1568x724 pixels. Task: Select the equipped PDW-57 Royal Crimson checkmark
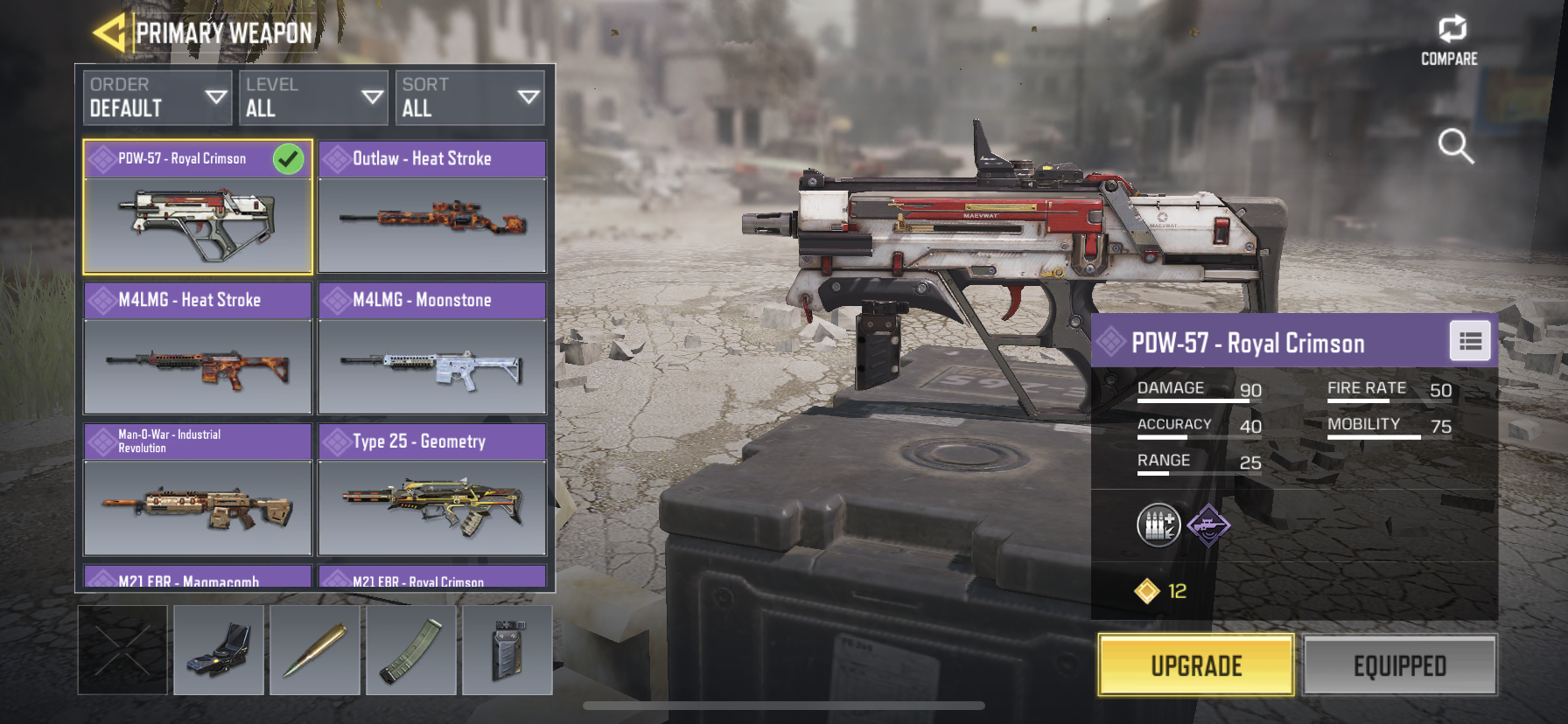[x=289, y=160]
